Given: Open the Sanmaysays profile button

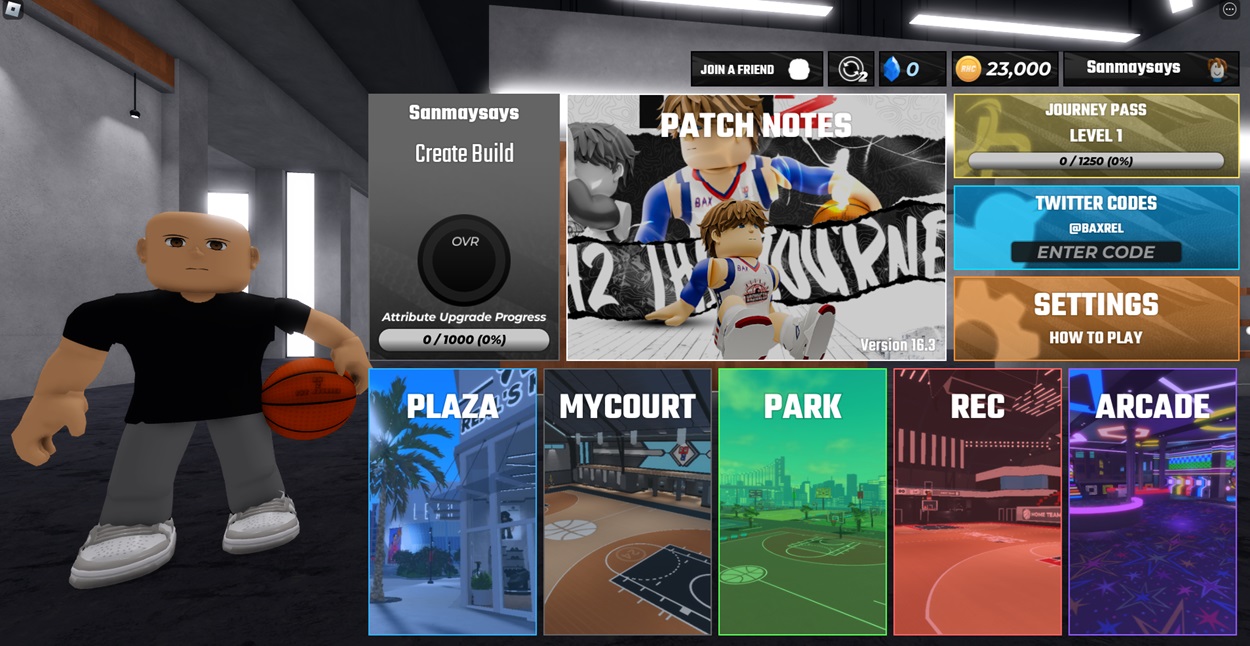Looking at the screenshot, I should coord(1150,68).
